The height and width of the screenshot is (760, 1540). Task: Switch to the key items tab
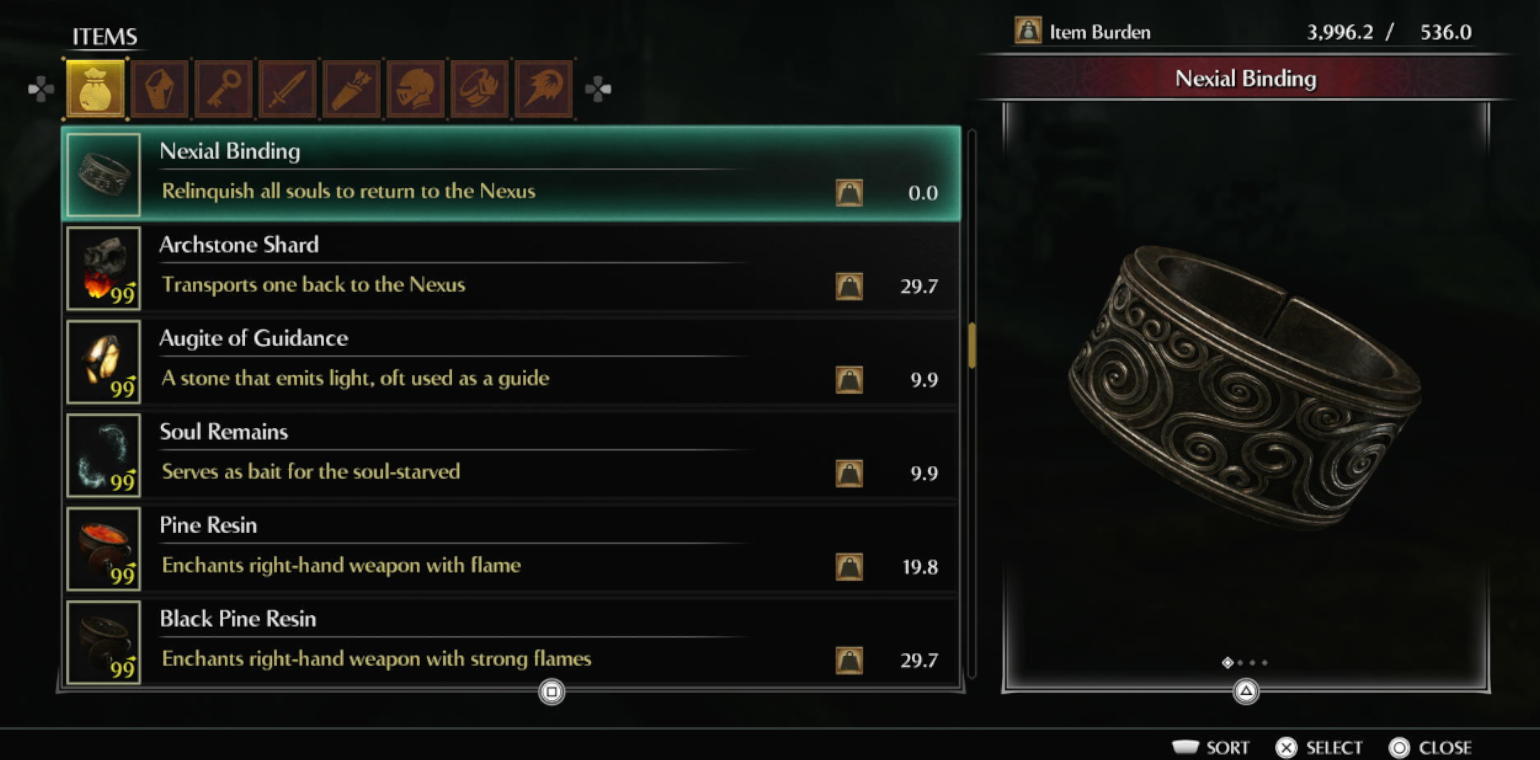point(224,90)
